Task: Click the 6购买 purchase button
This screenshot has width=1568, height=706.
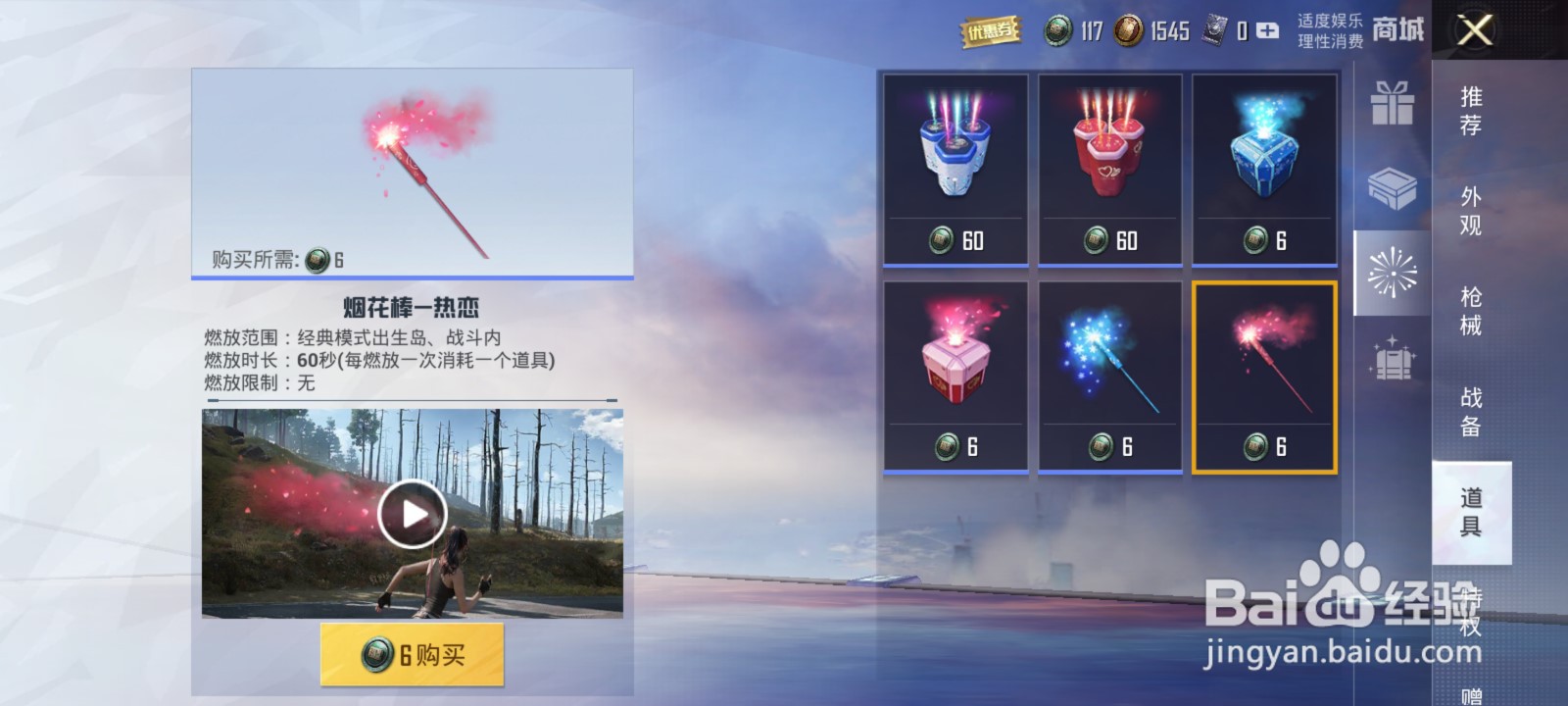Action: click(411, 652)
